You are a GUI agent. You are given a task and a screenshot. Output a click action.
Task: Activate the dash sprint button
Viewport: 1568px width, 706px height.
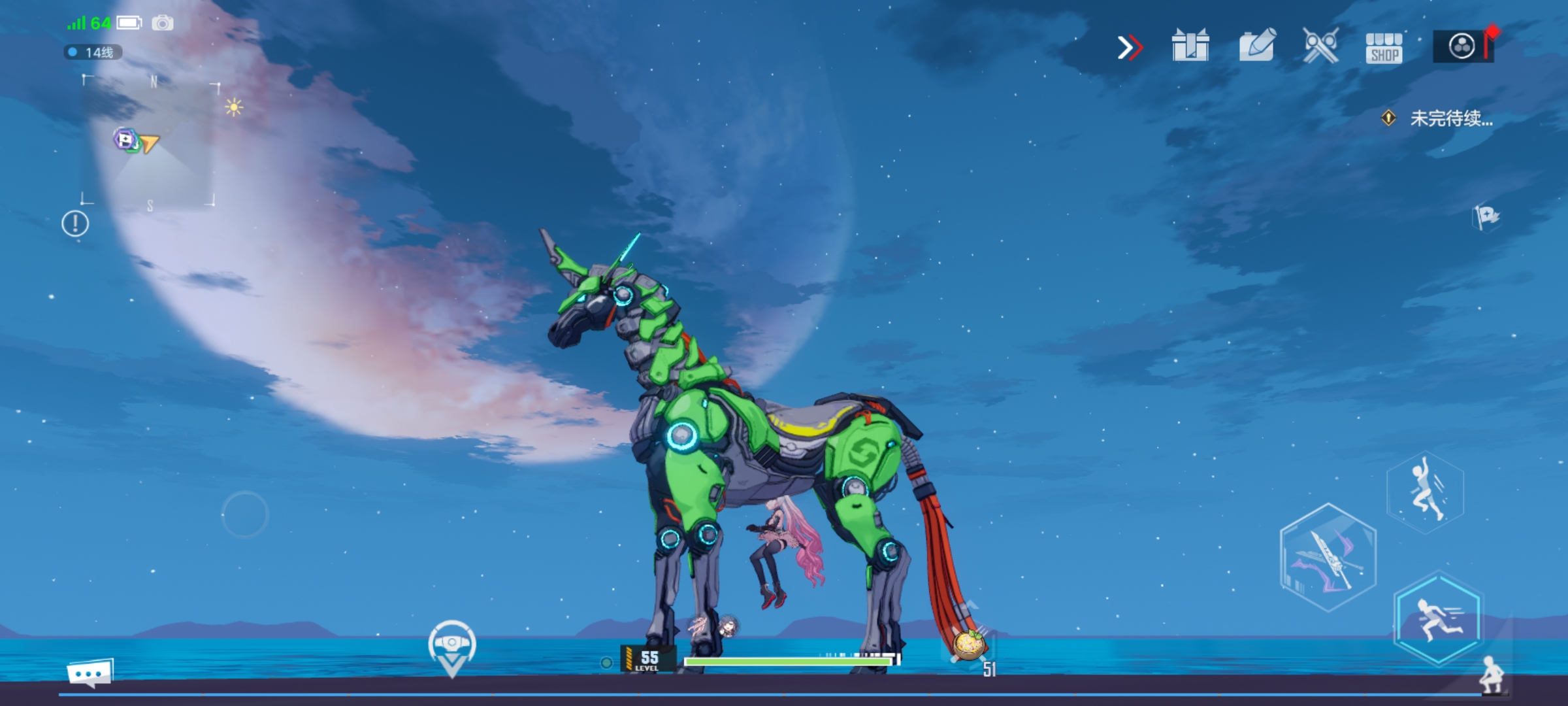click(1438, 619)
